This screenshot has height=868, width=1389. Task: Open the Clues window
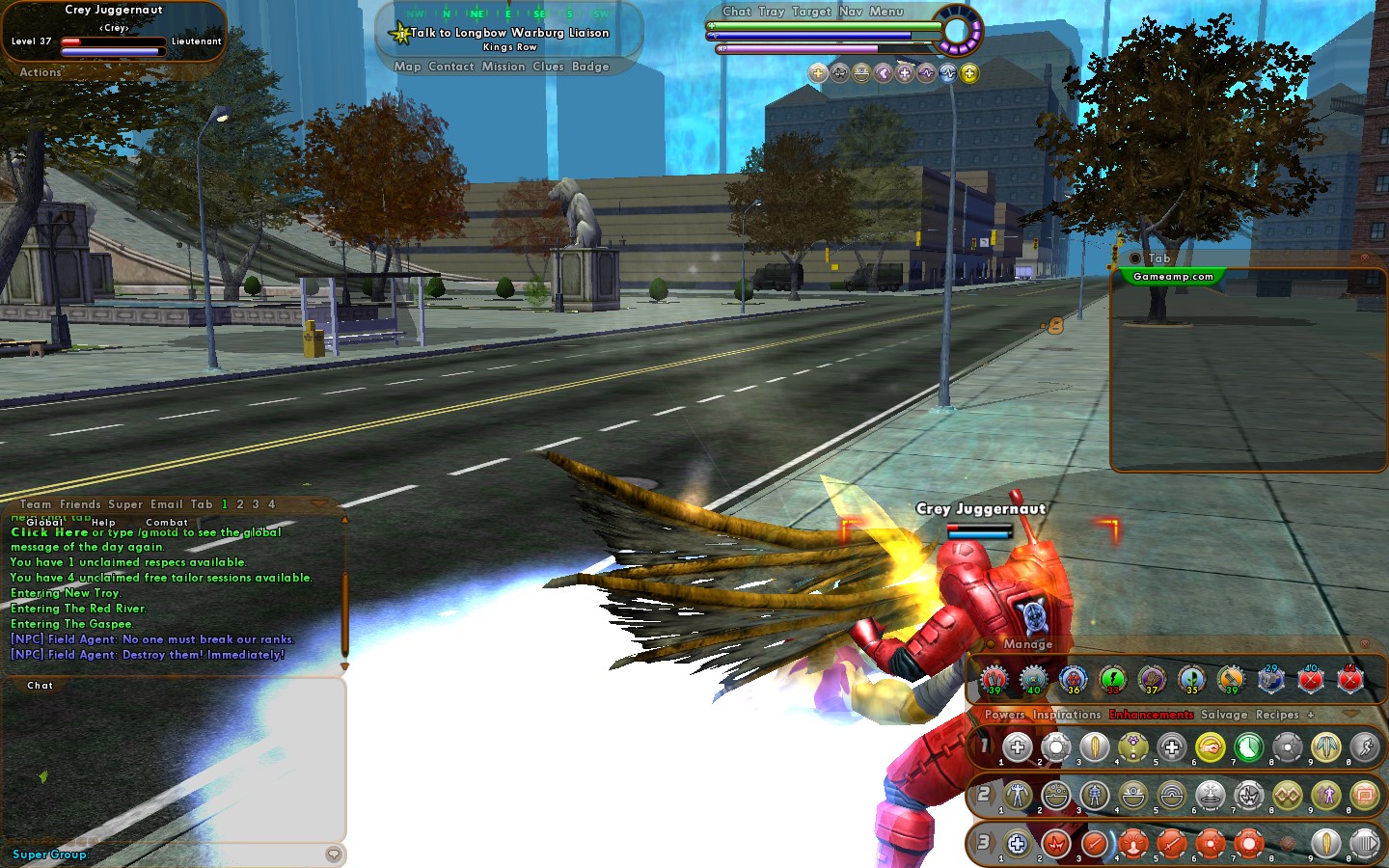[548, 67]
